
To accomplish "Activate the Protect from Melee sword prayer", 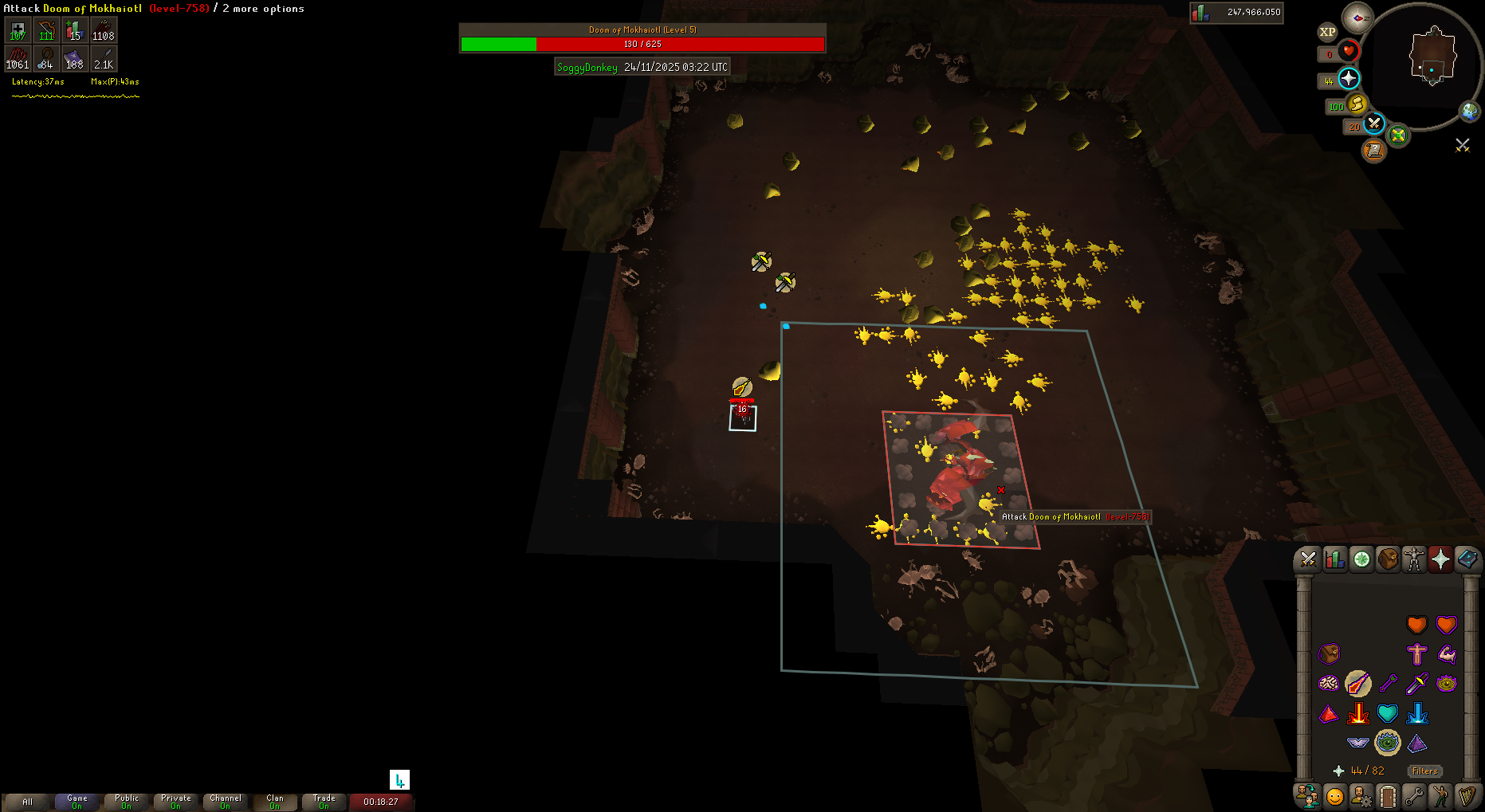I will (x=1416, y=684).
